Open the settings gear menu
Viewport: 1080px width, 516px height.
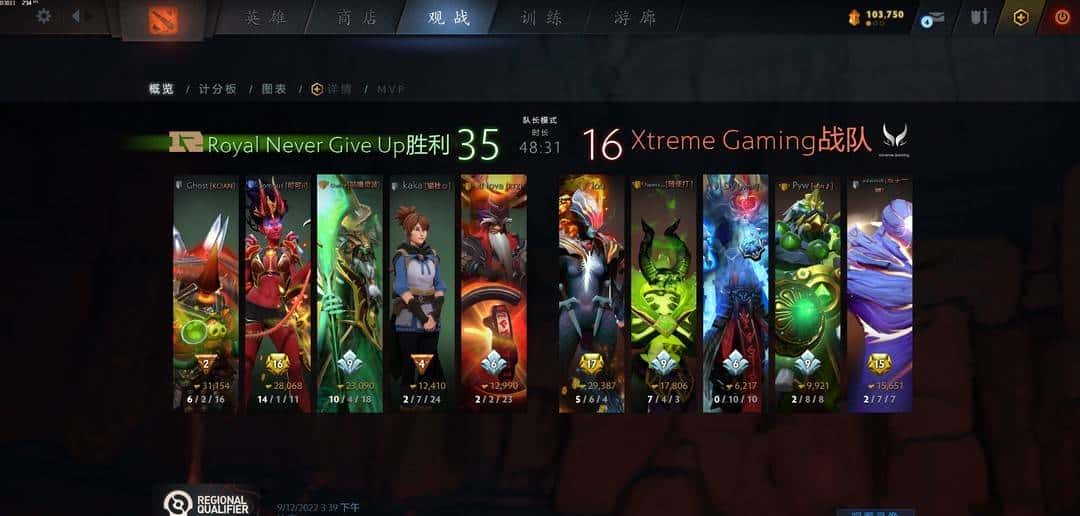[x=43, y=16]
